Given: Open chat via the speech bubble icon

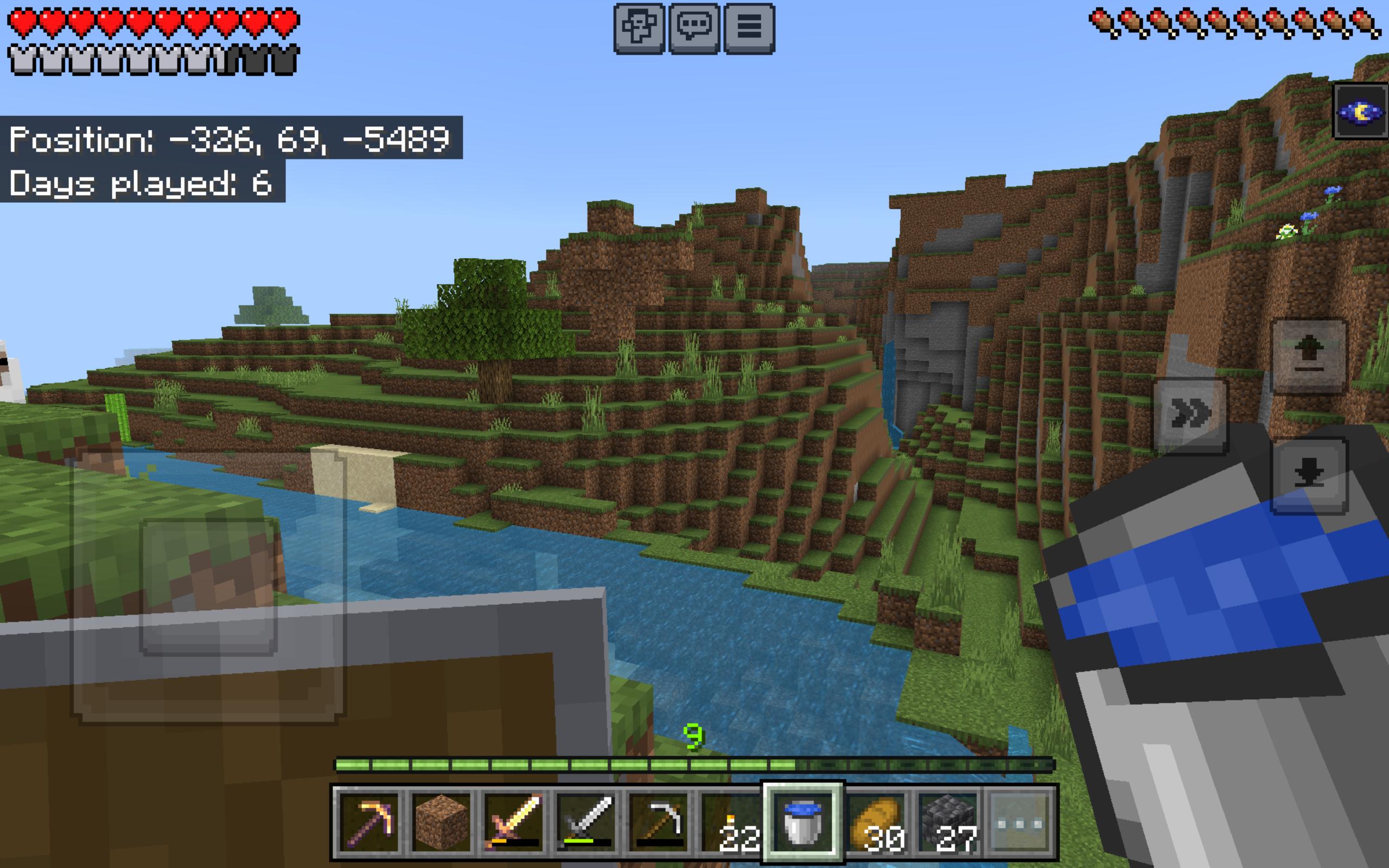Looking at the screenshot, I should [x=694, y=26].
